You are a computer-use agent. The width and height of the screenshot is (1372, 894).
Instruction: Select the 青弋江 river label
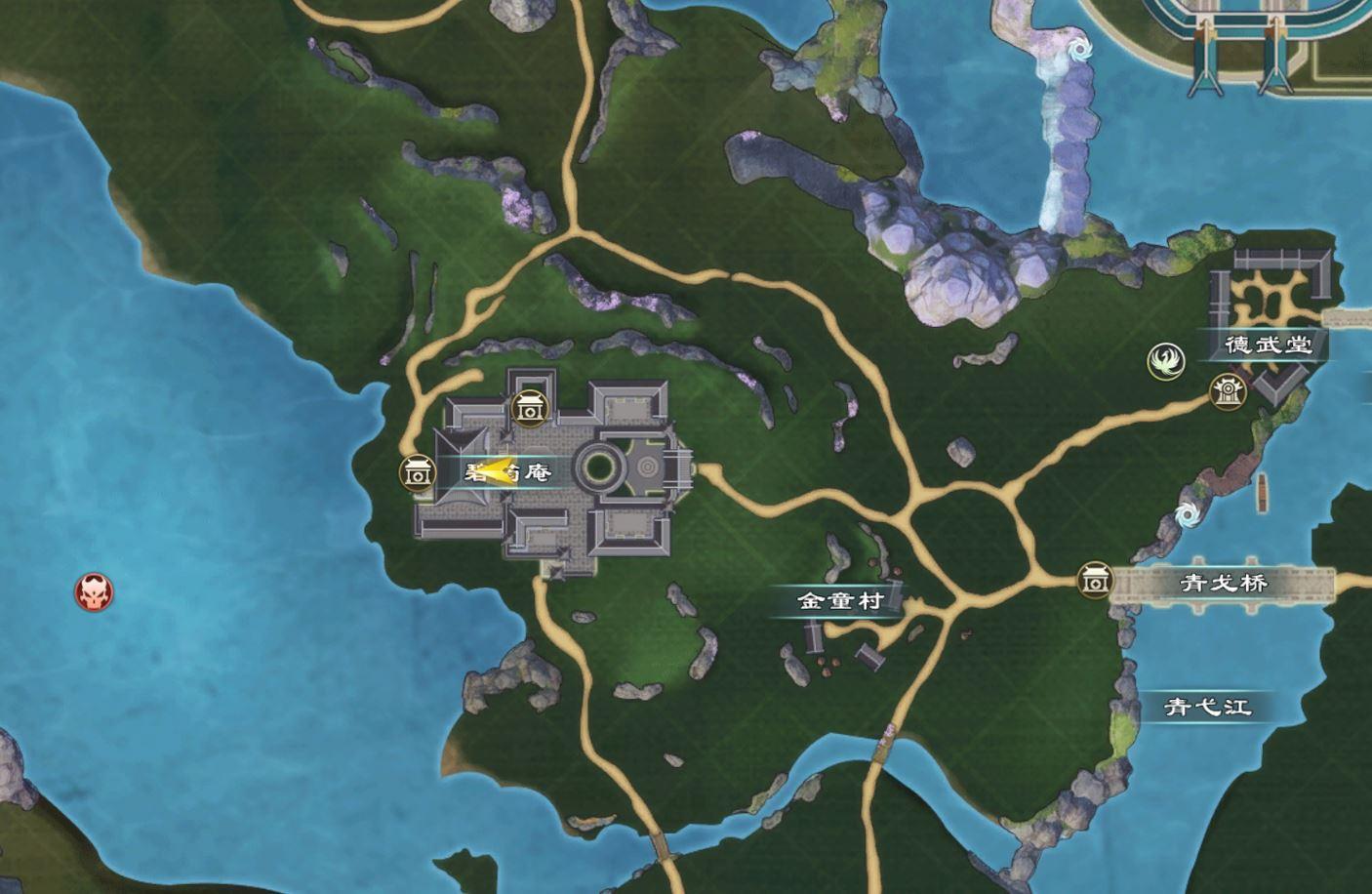1209,706
